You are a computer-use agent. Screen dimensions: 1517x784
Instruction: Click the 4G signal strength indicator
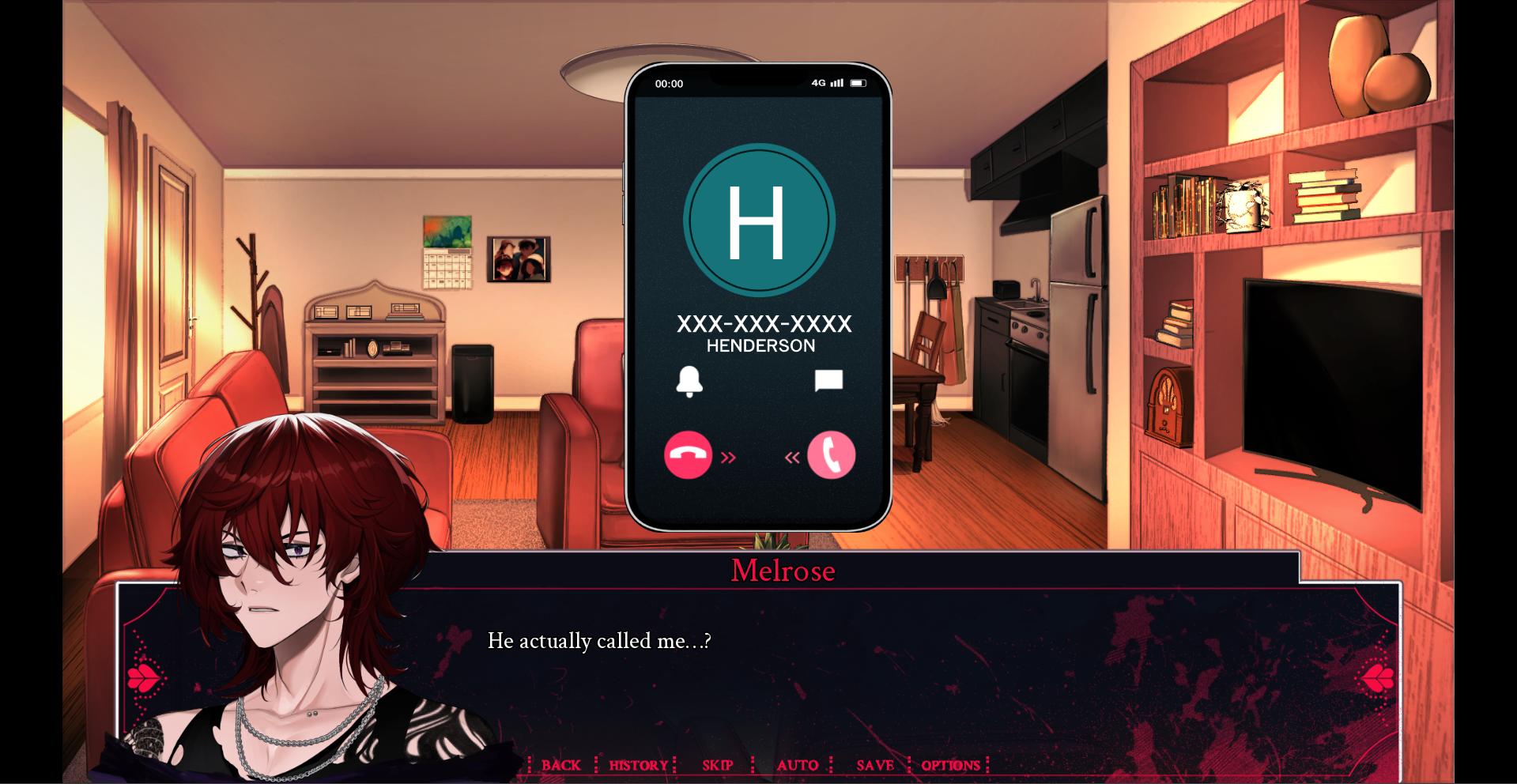tap(826, 82)
